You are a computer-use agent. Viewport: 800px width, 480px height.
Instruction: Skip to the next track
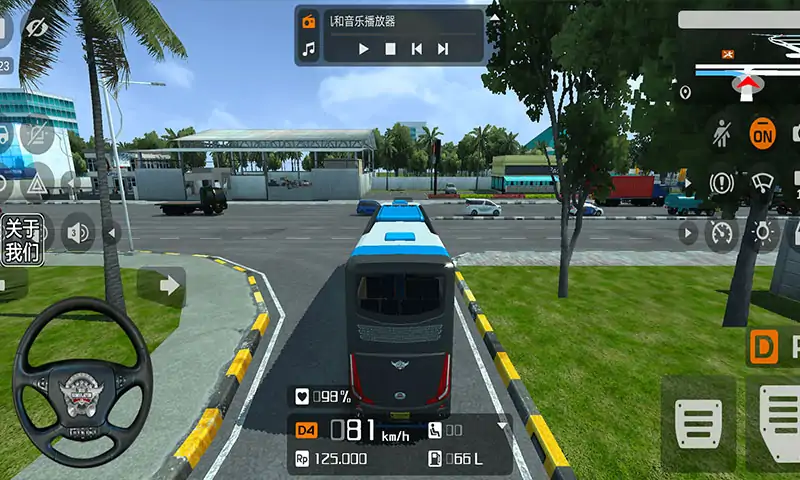pos(443,48)
